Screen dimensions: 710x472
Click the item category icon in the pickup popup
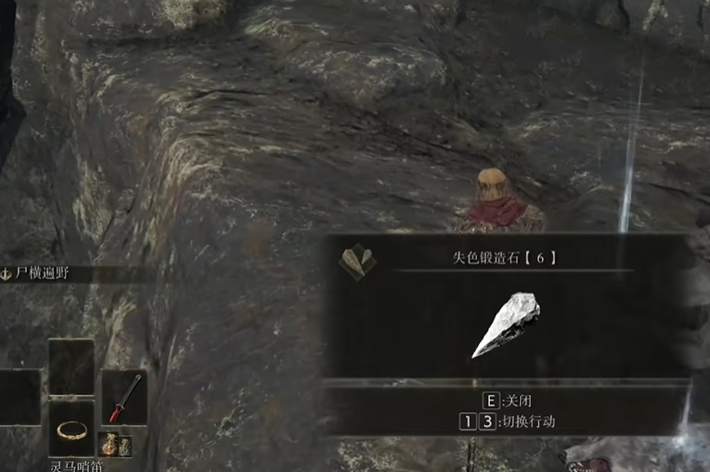pos(357,262)
